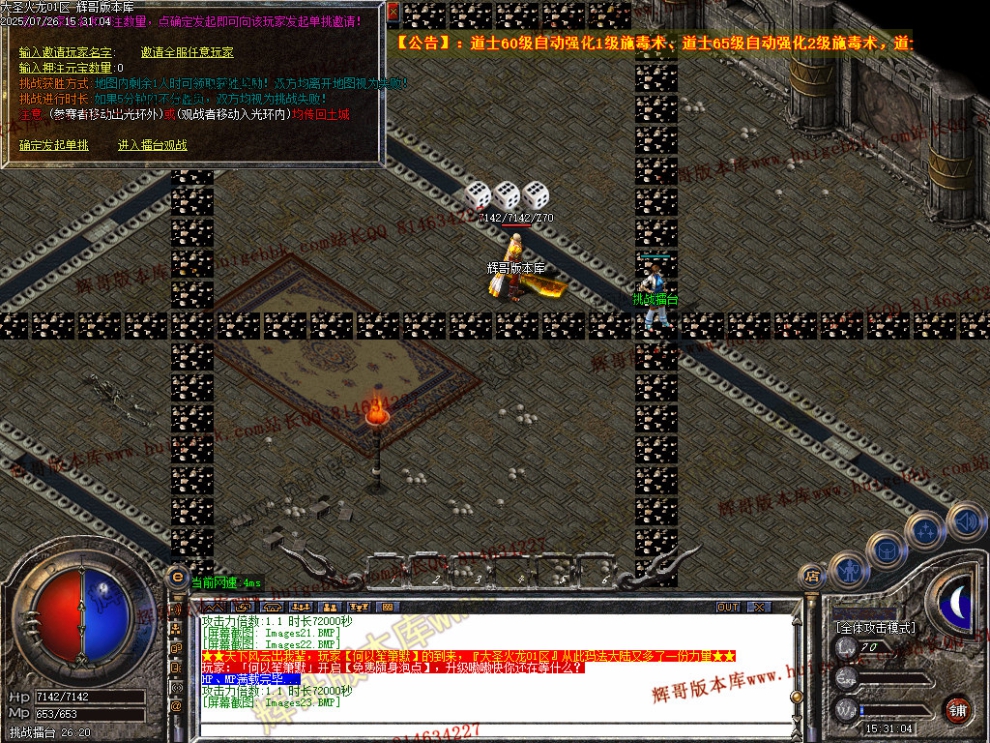
Task: Close the chat window with its X button
Action: tap(759, 607)
